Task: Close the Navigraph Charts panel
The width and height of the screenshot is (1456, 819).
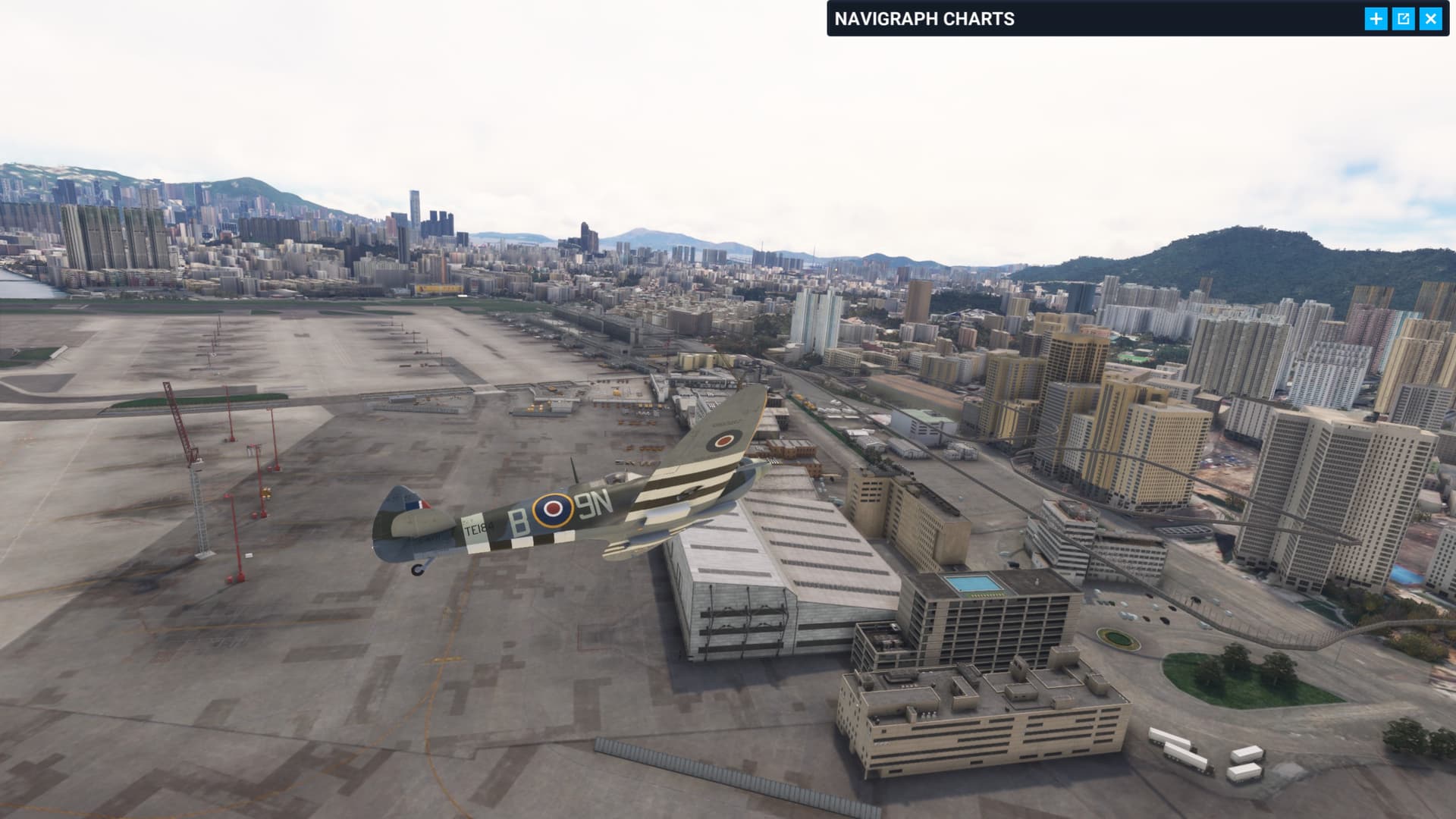Action: (1430, 19)
